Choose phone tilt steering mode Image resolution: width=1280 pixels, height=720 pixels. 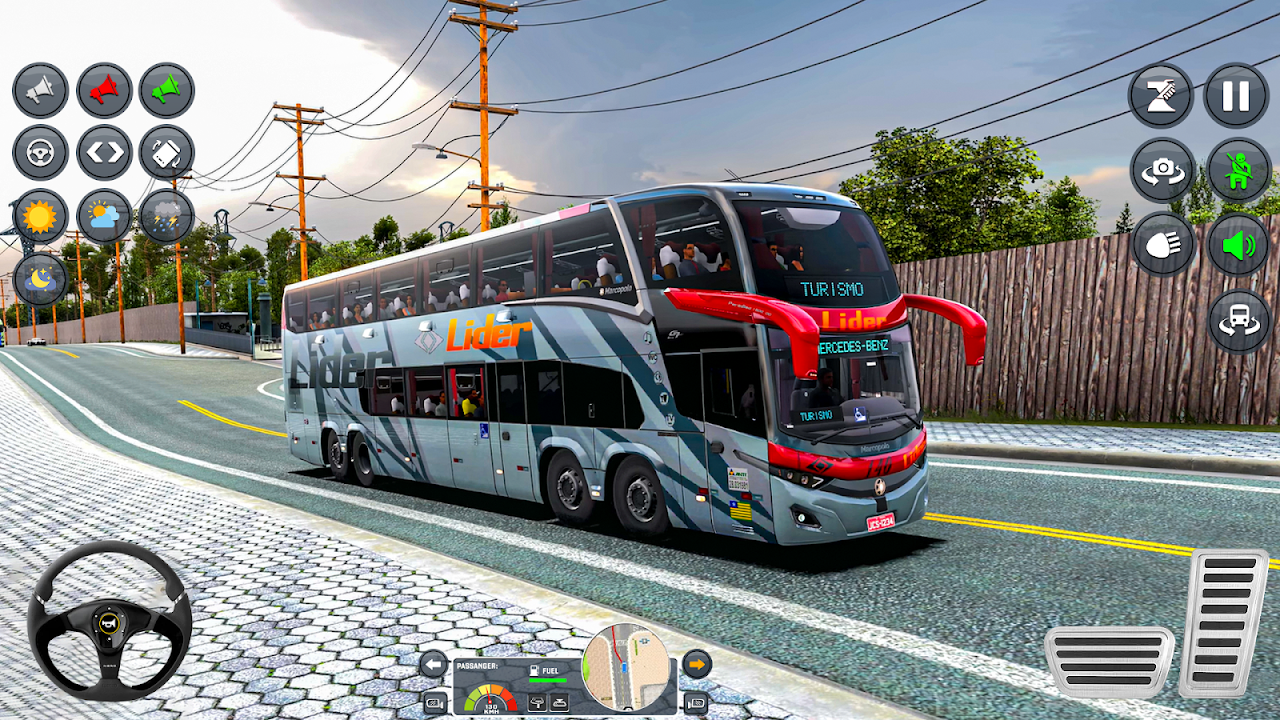[x=166, y=153]
